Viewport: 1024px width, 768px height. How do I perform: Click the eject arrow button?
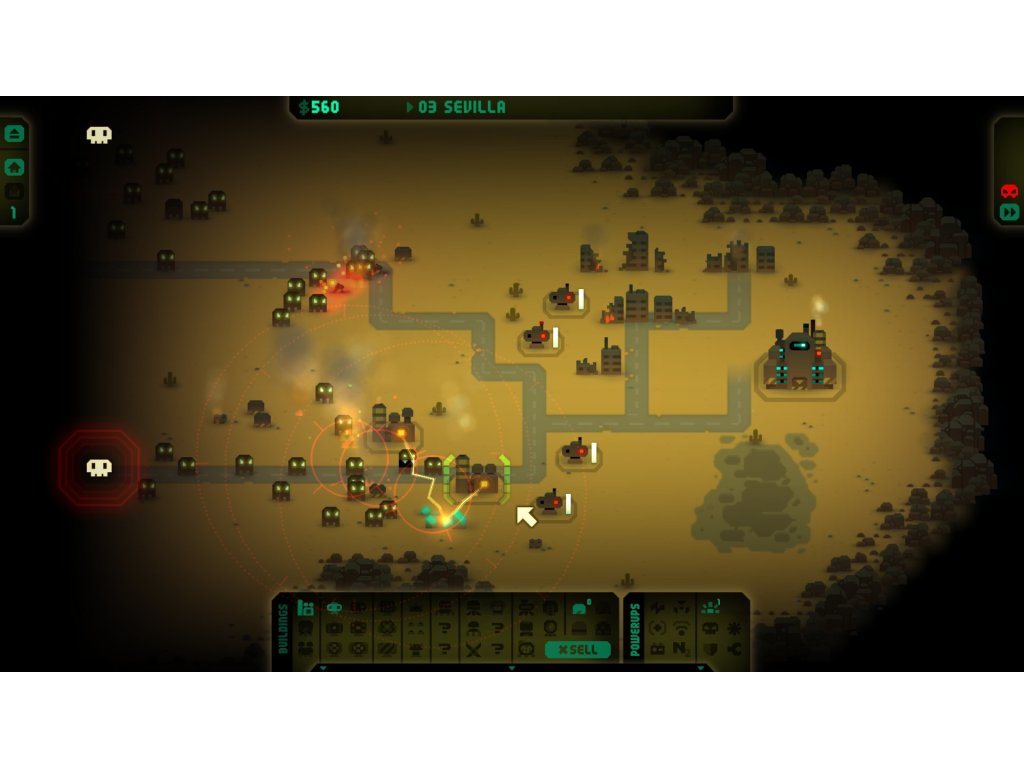coord(14,134)
